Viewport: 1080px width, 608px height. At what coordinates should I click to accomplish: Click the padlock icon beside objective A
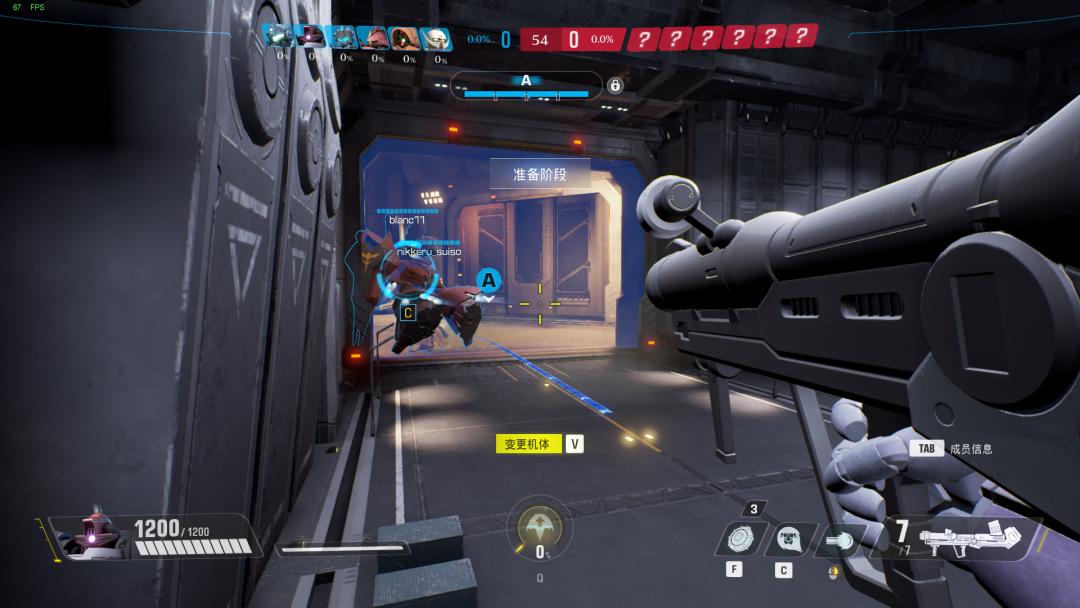coord(615,86)
